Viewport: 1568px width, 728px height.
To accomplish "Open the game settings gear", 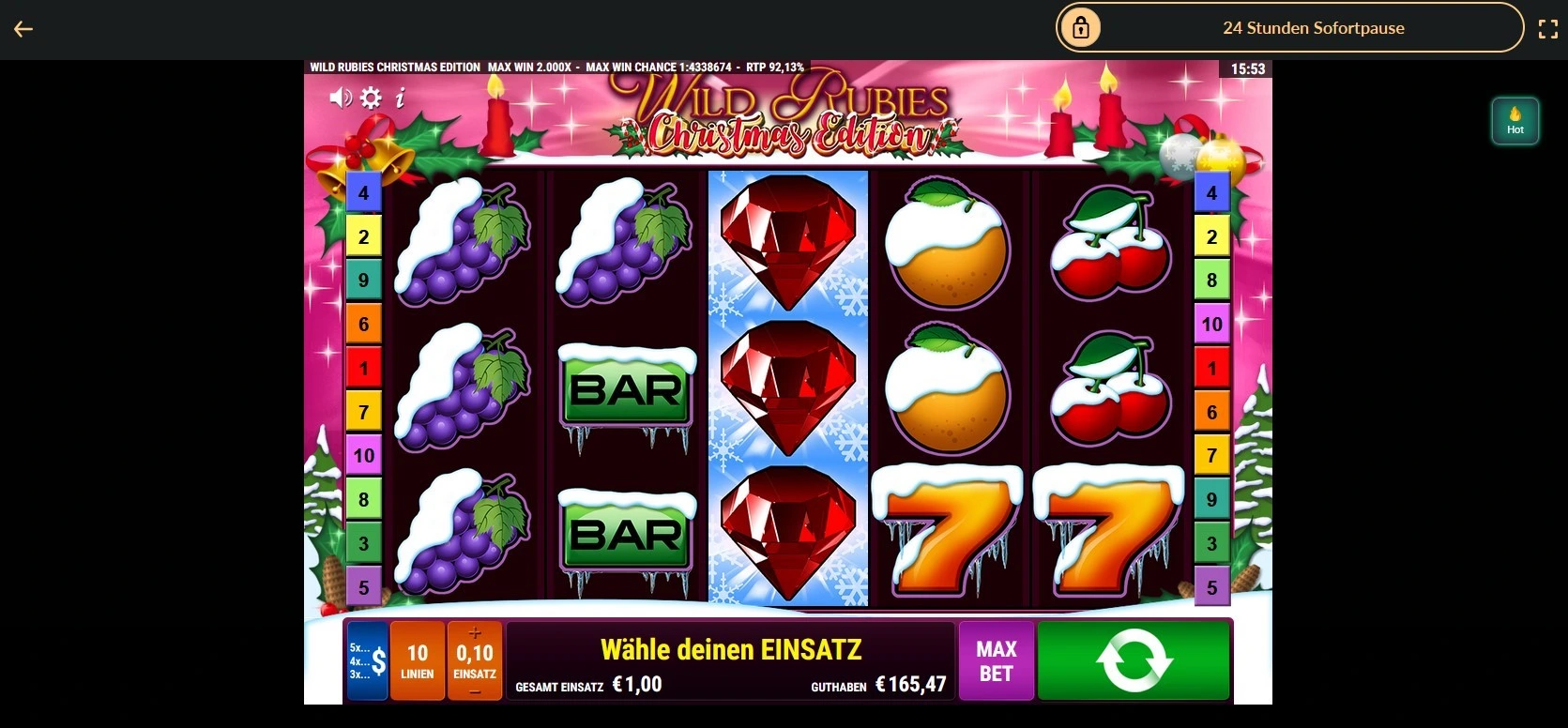I will (370, 97).
